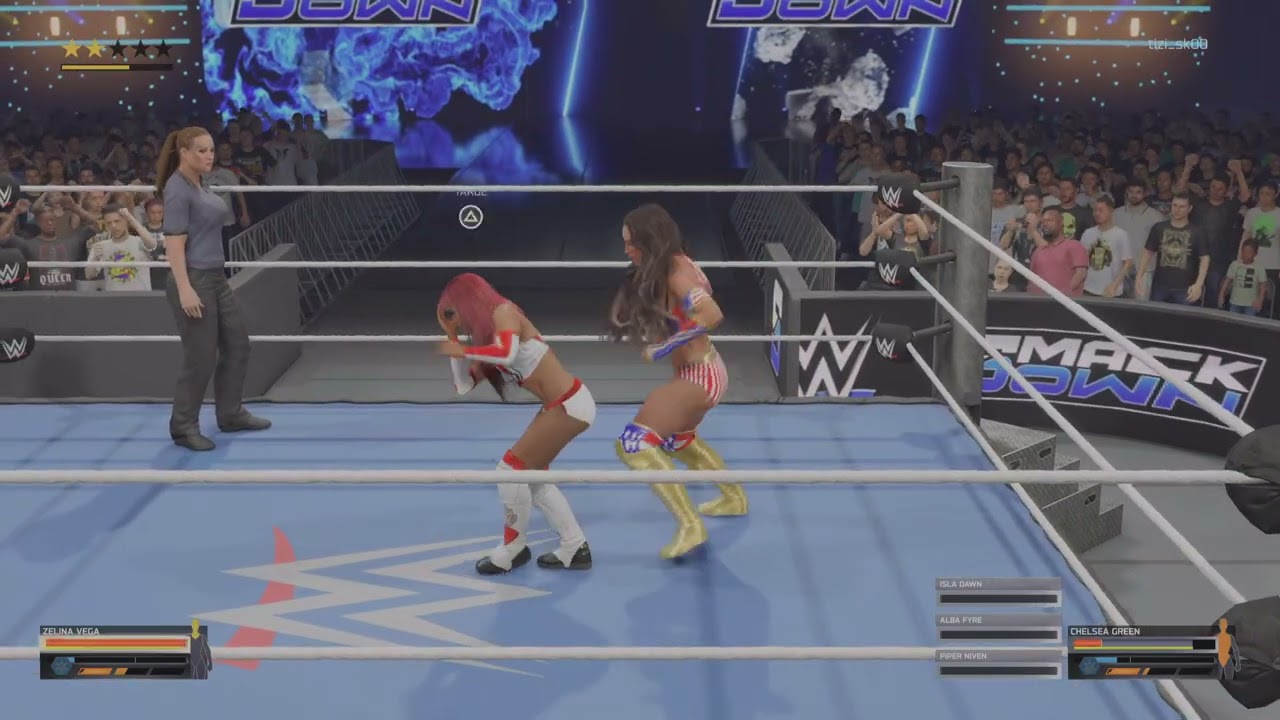Choose the Piper Niven partner panel
The image size is (1280, 720).
coord(998,664)
